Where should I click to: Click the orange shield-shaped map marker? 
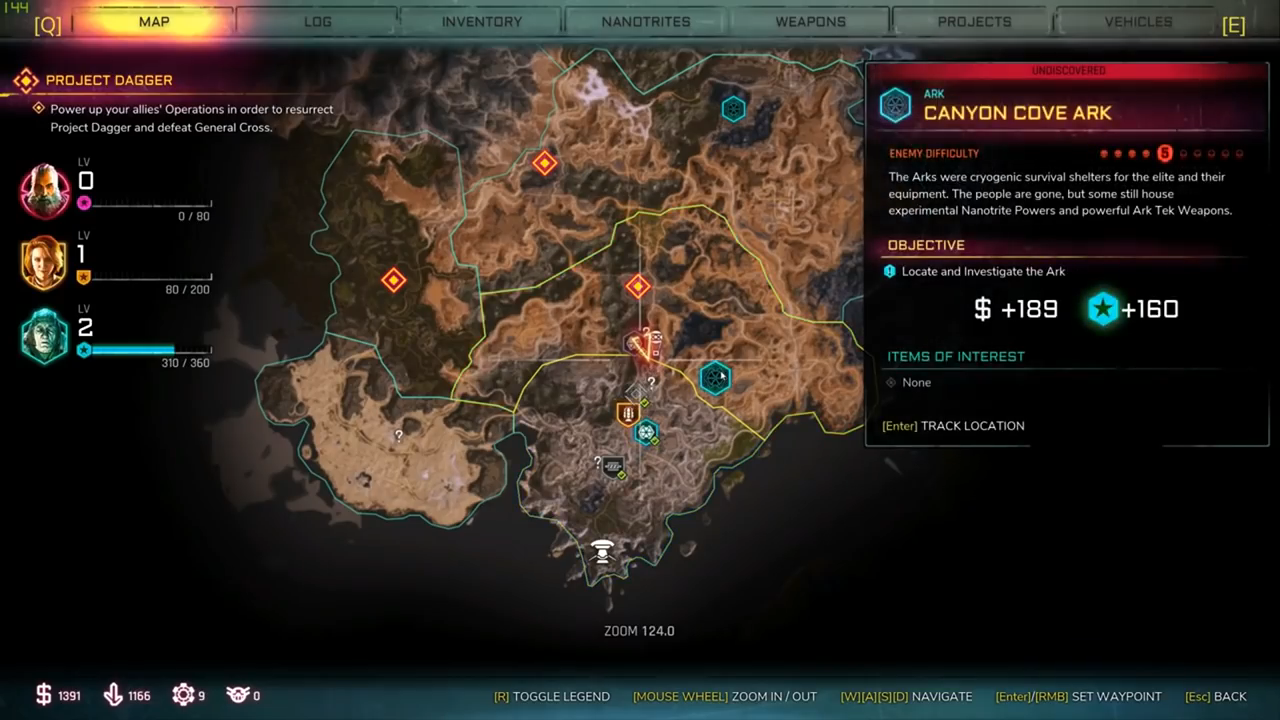[x=627, y=413]
